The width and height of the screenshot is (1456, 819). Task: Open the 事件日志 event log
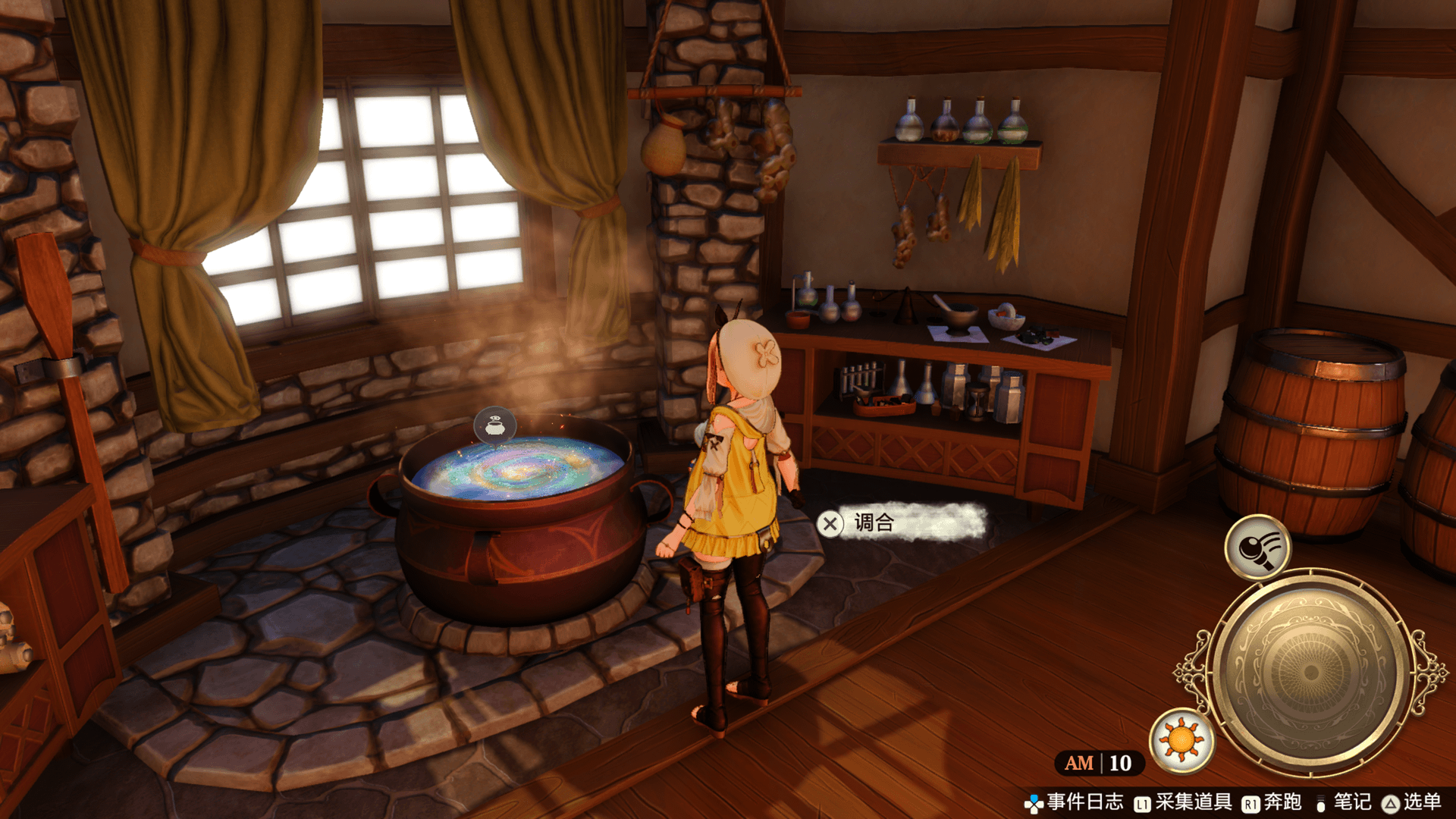tap(1075, 802)
